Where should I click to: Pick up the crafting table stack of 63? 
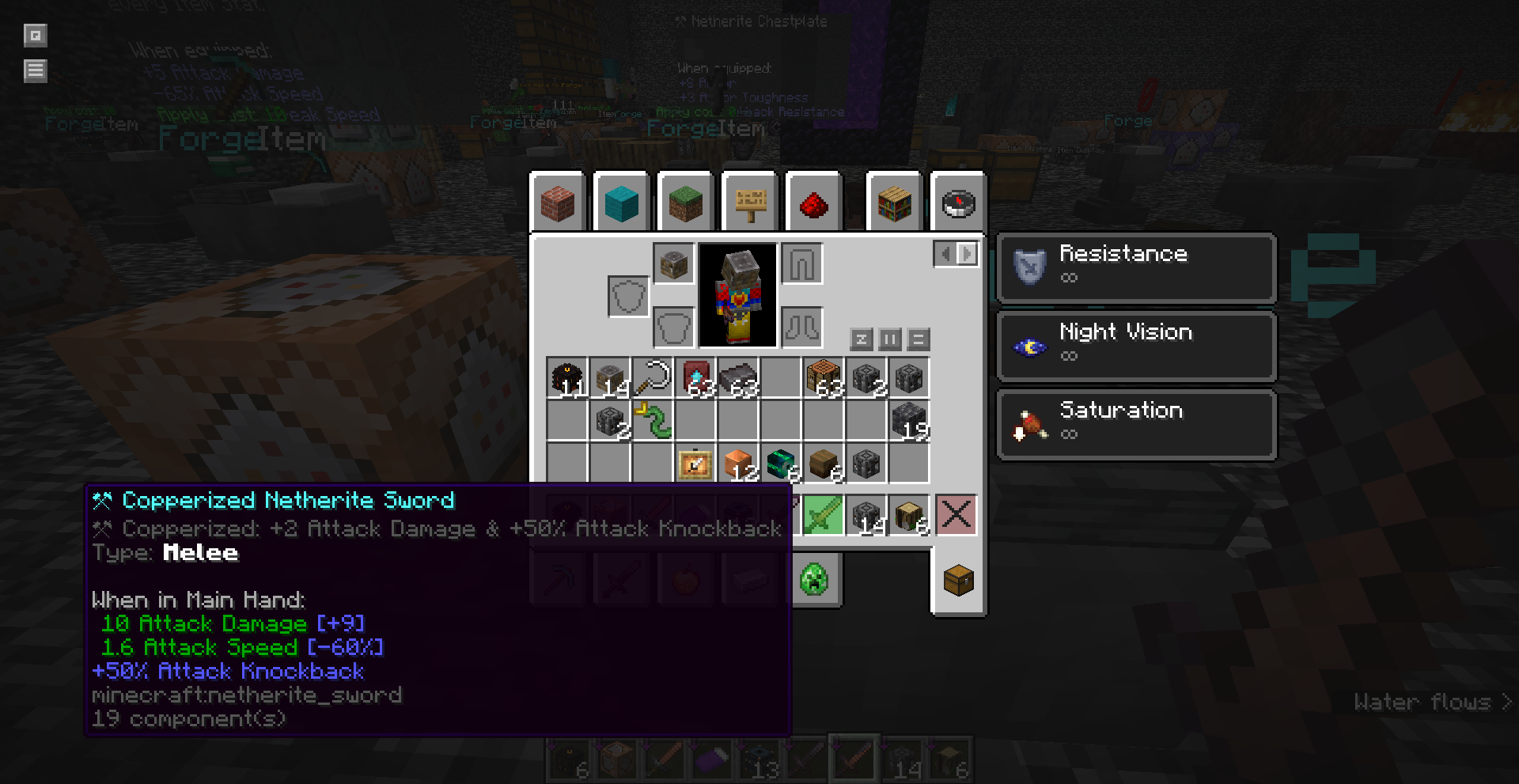pos(824,378)
